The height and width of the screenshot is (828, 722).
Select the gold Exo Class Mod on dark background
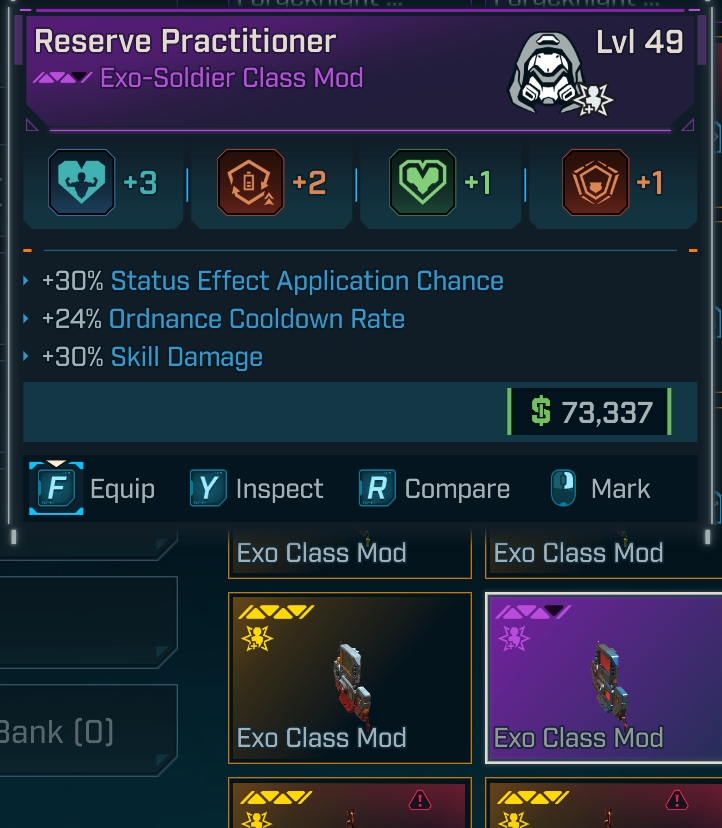click(350, 678)
